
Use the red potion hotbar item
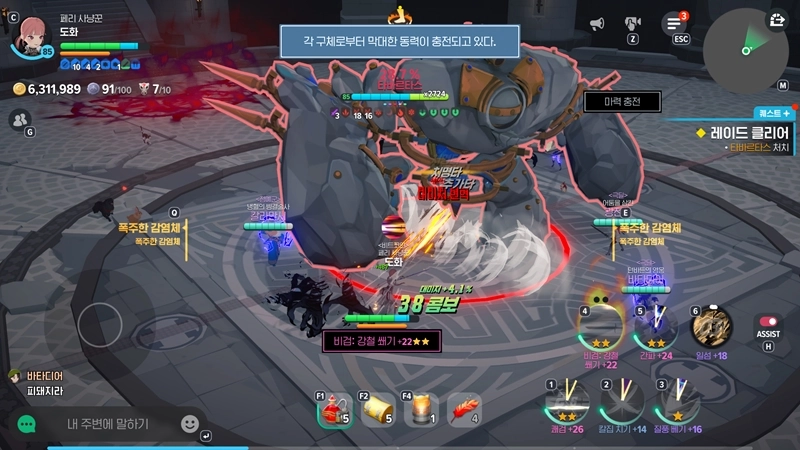pos(335,411)
